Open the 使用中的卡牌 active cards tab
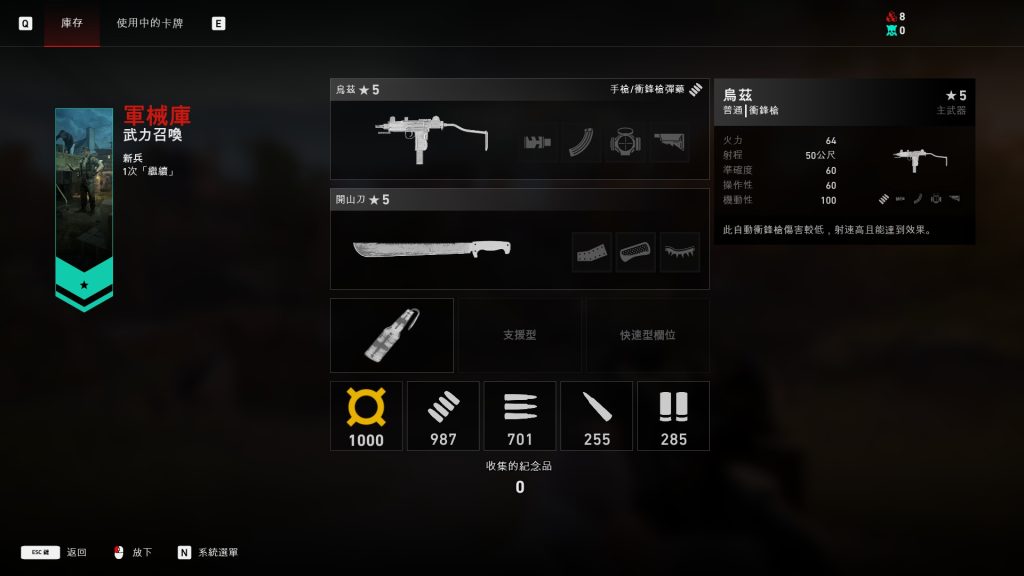This screenshot has height=576, width=1024. click(x=150, y=23)
